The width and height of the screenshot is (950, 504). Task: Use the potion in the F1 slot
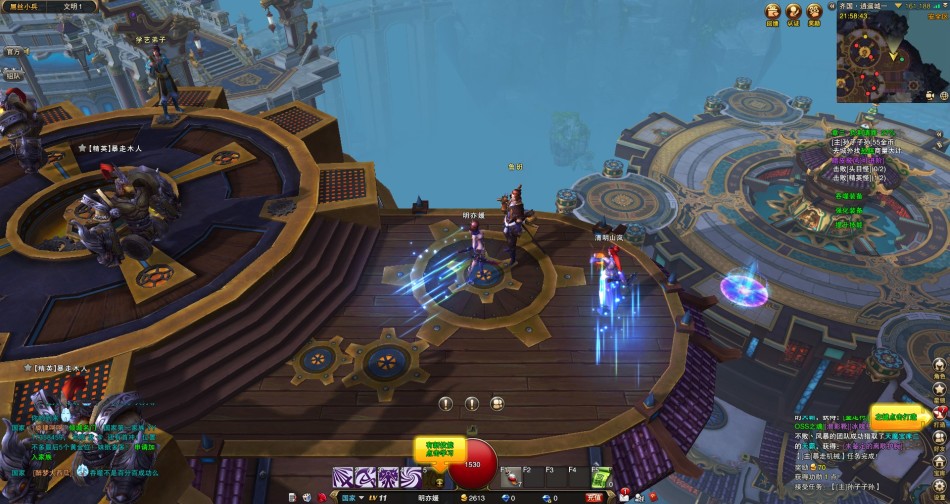click(511, 479)
